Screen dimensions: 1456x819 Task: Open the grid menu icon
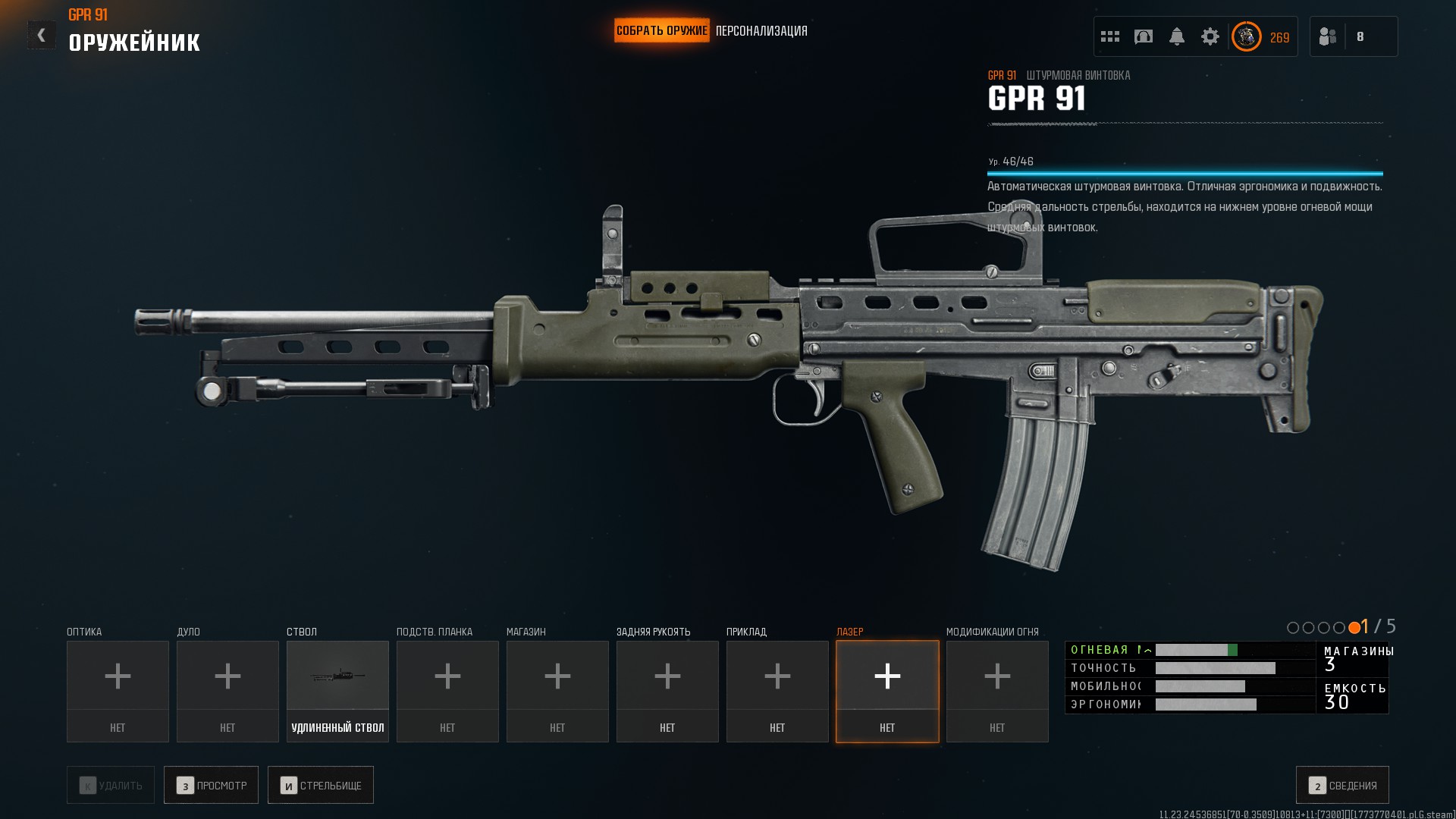click(x=1110, y=36)
